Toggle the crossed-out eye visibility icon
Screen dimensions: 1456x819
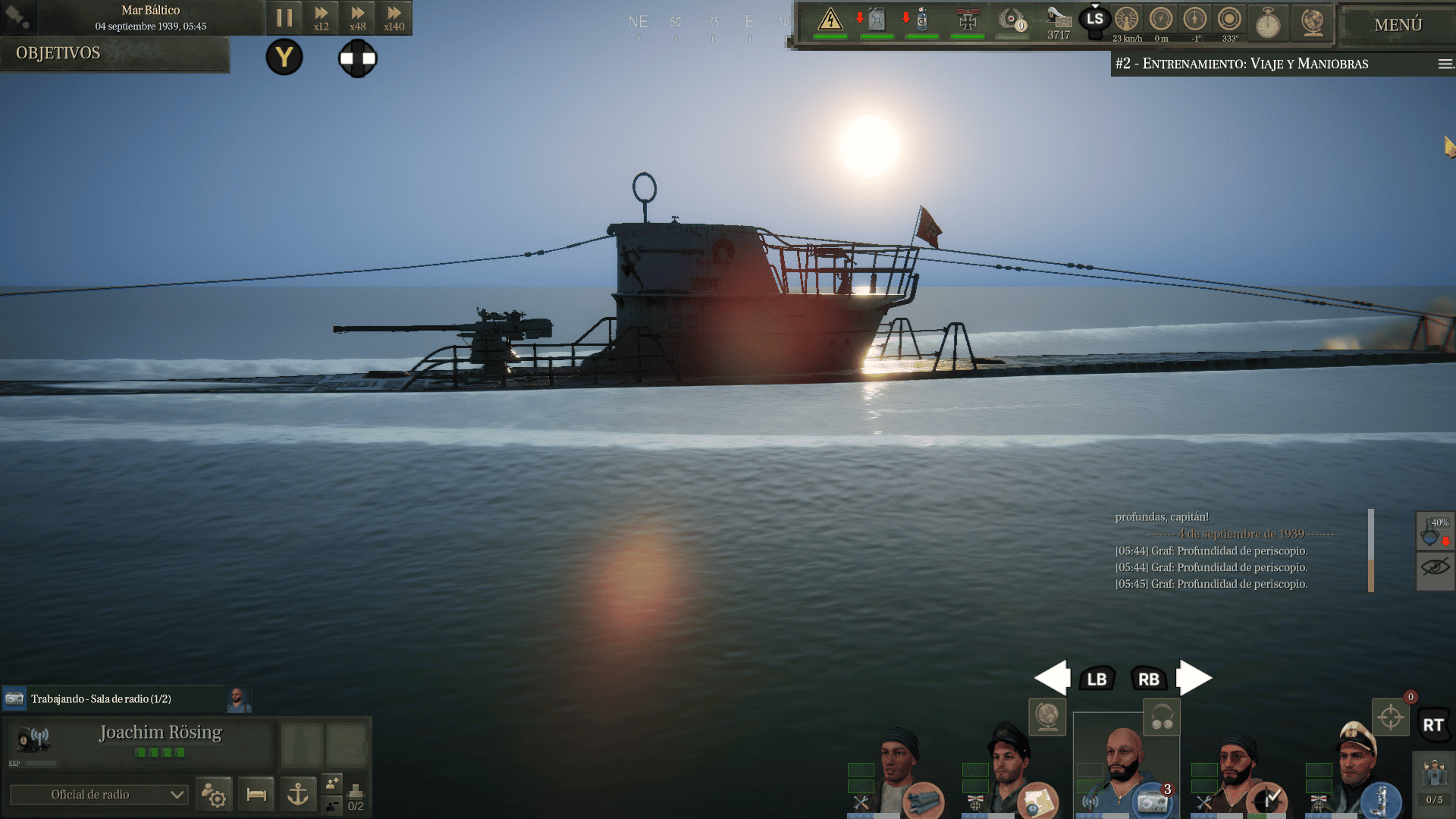click(x=1435, y=567)
